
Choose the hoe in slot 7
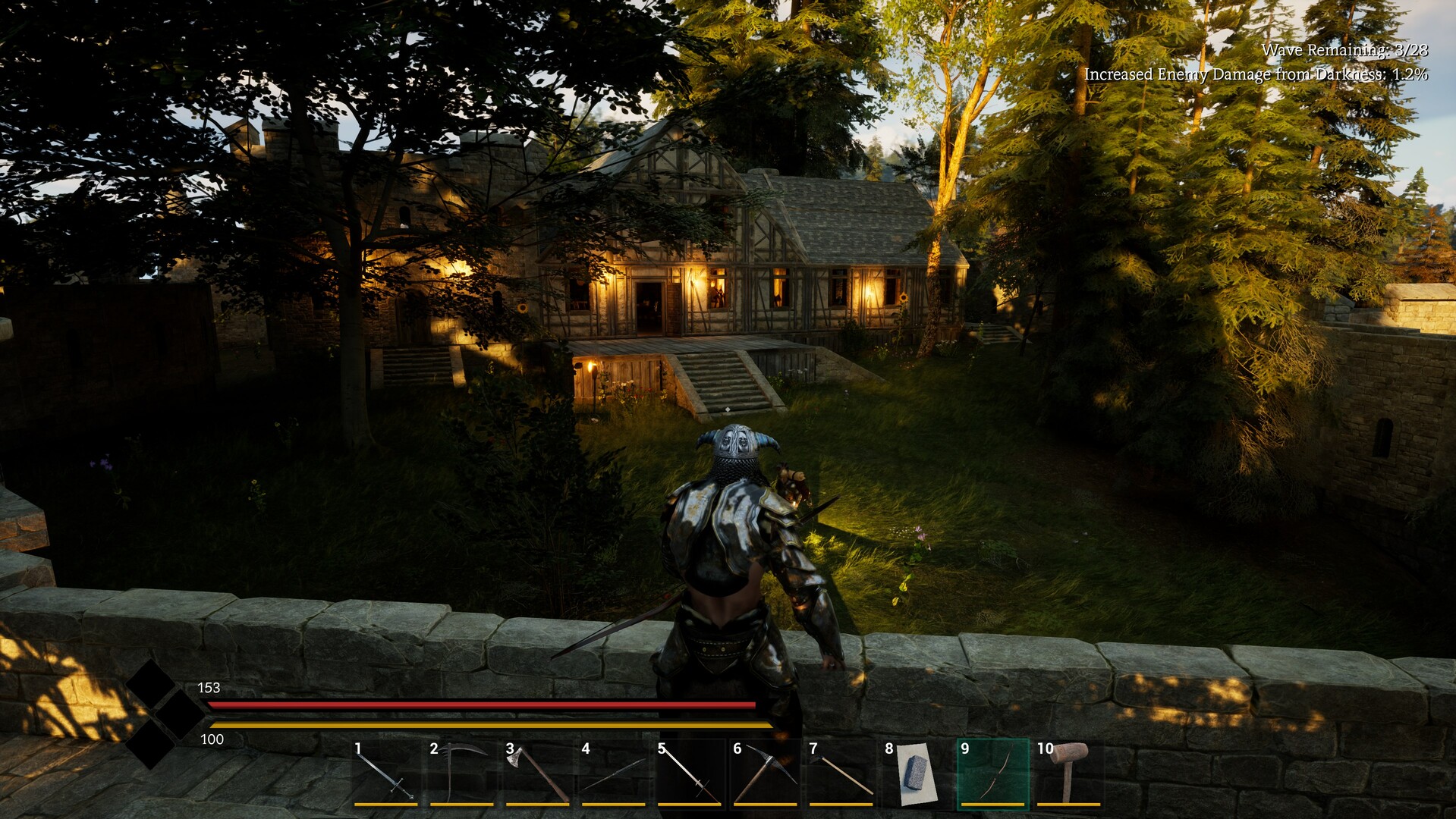[841, 773]
